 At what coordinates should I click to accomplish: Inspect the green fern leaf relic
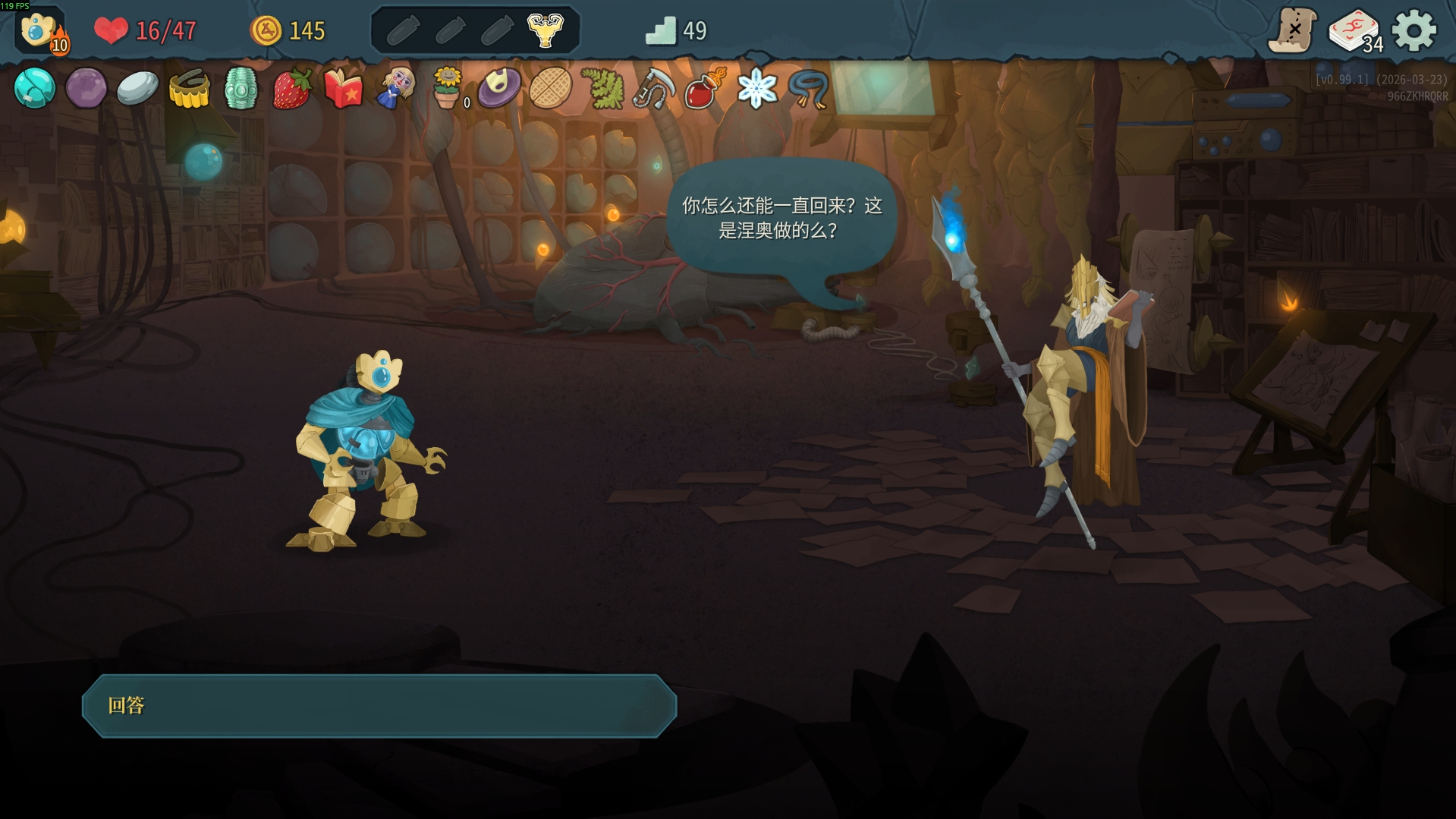(x=602, y=88)
